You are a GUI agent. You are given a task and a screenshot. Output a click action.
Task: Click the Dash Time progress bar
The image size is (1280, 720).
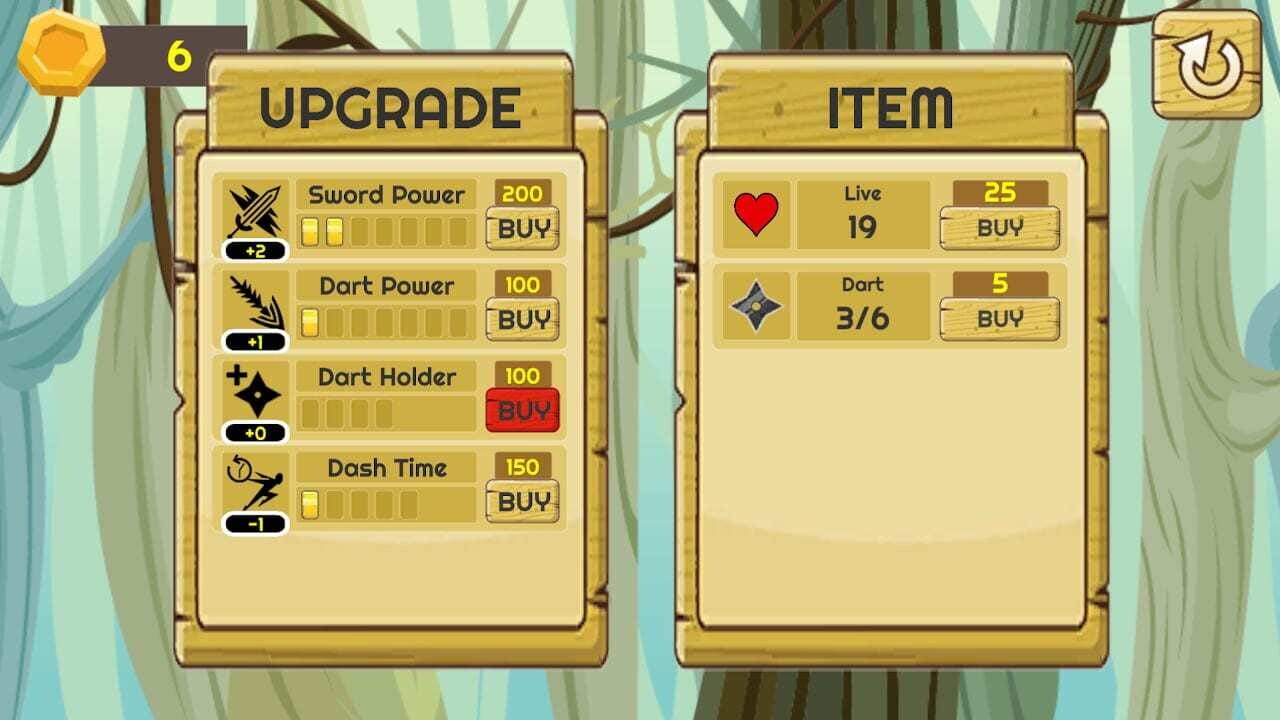pyautogui.click(x=385, y=503)
